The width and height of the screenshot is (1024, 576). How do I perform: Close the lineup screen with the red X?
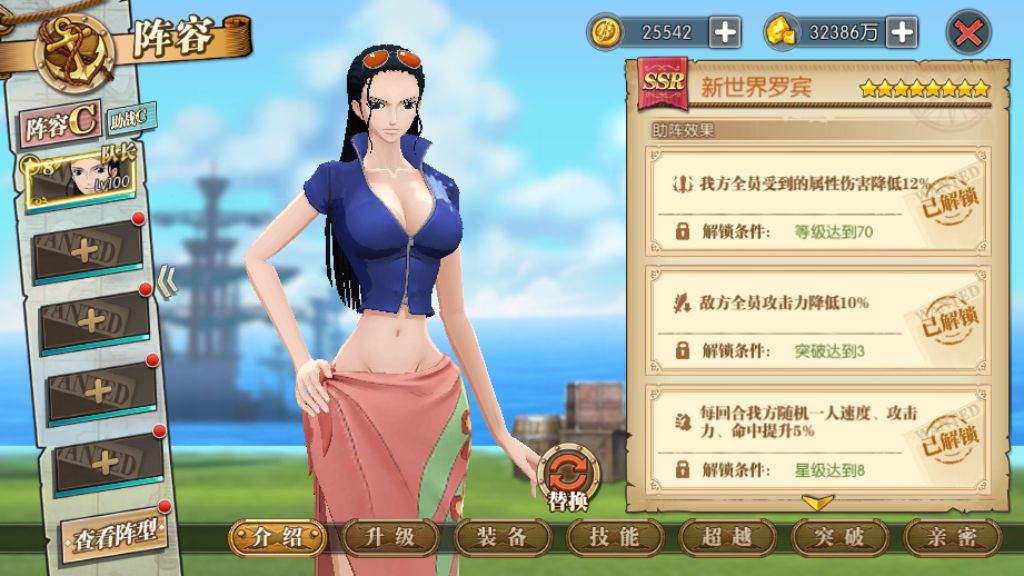coord(968,33)
